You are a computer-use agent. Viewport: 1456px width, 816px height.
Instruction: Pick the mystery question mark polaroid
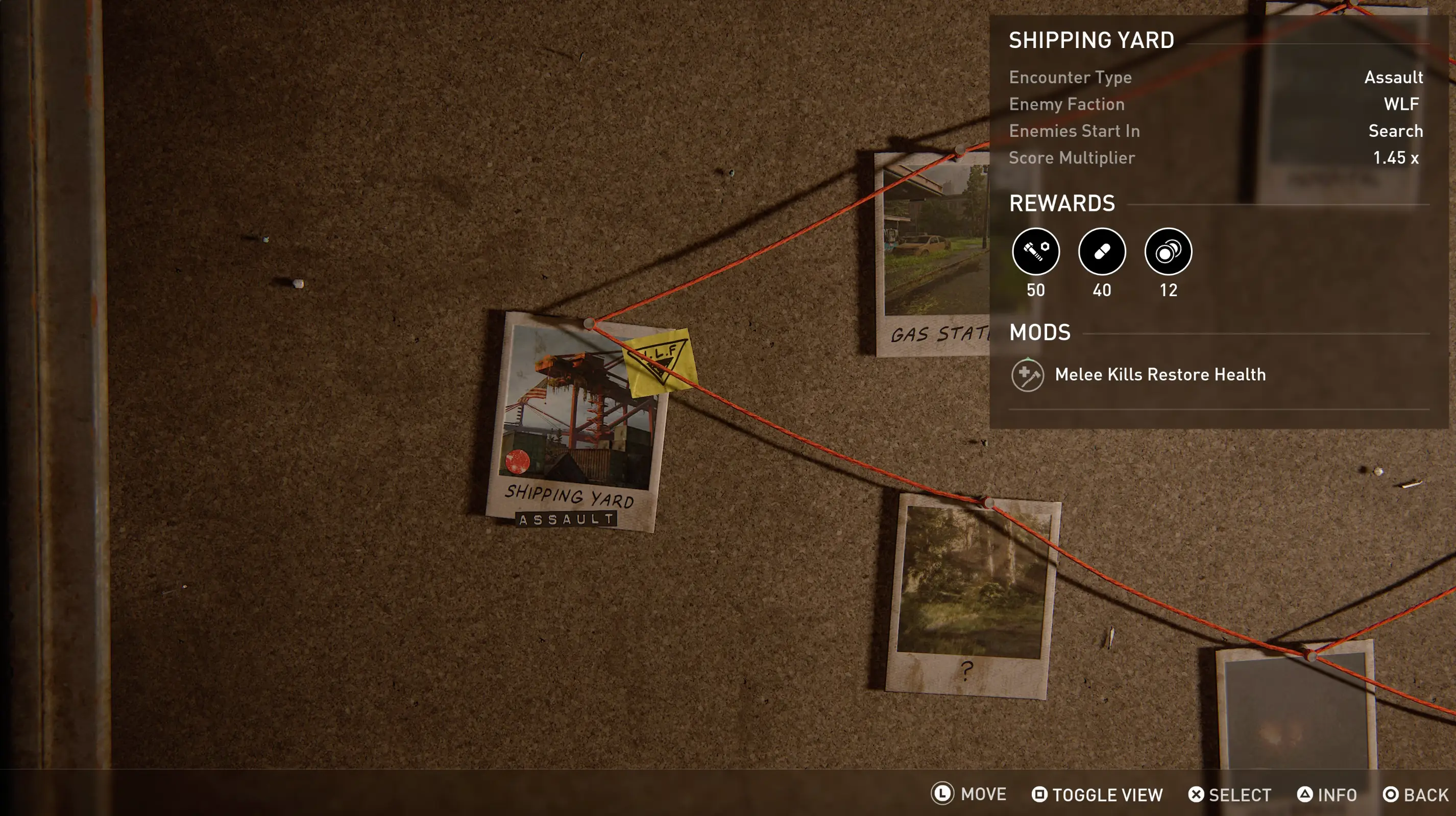click(972, 594)
